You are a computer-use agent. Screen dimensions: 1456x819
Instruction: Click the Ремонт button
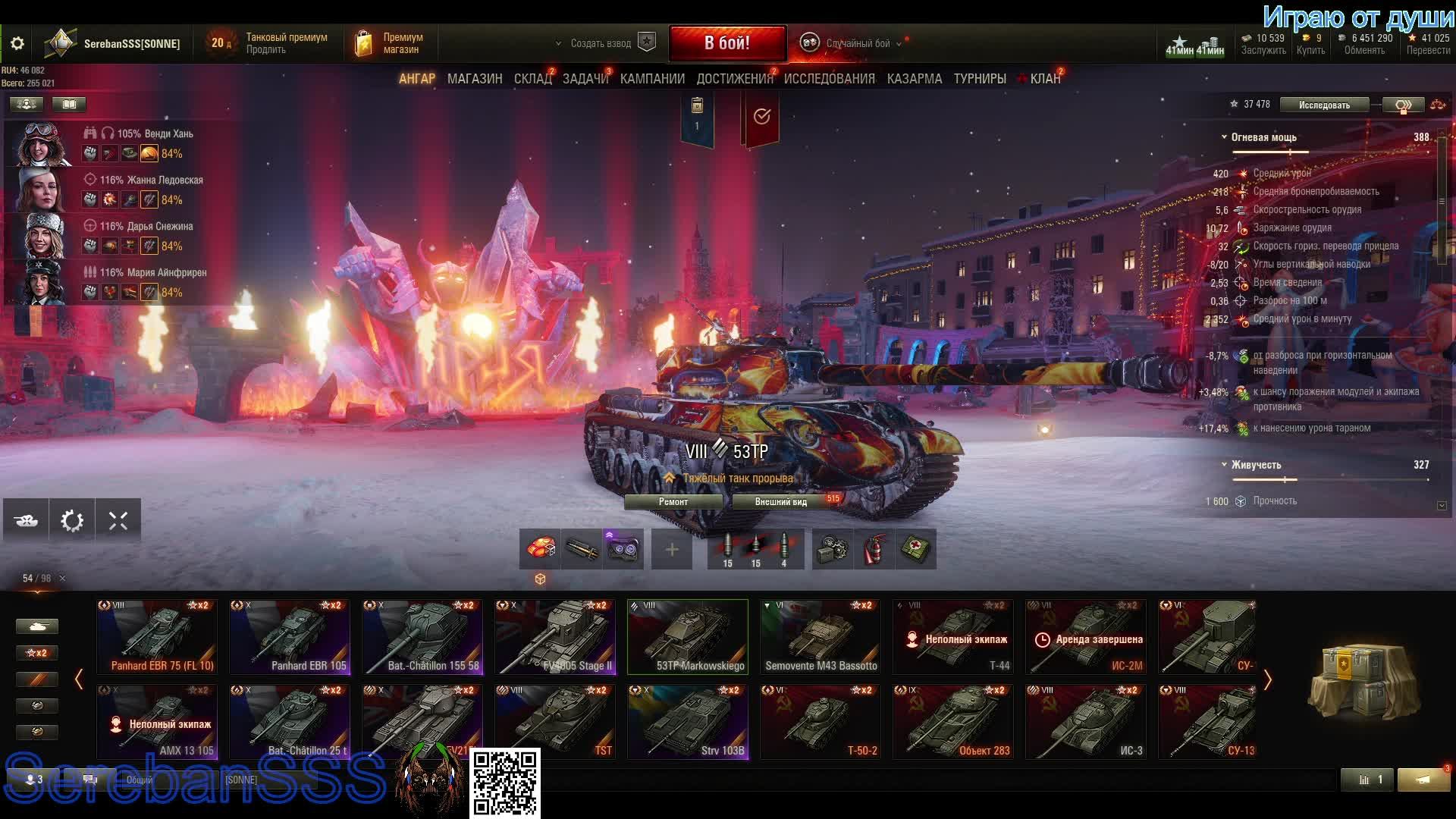tap(673, 502)
